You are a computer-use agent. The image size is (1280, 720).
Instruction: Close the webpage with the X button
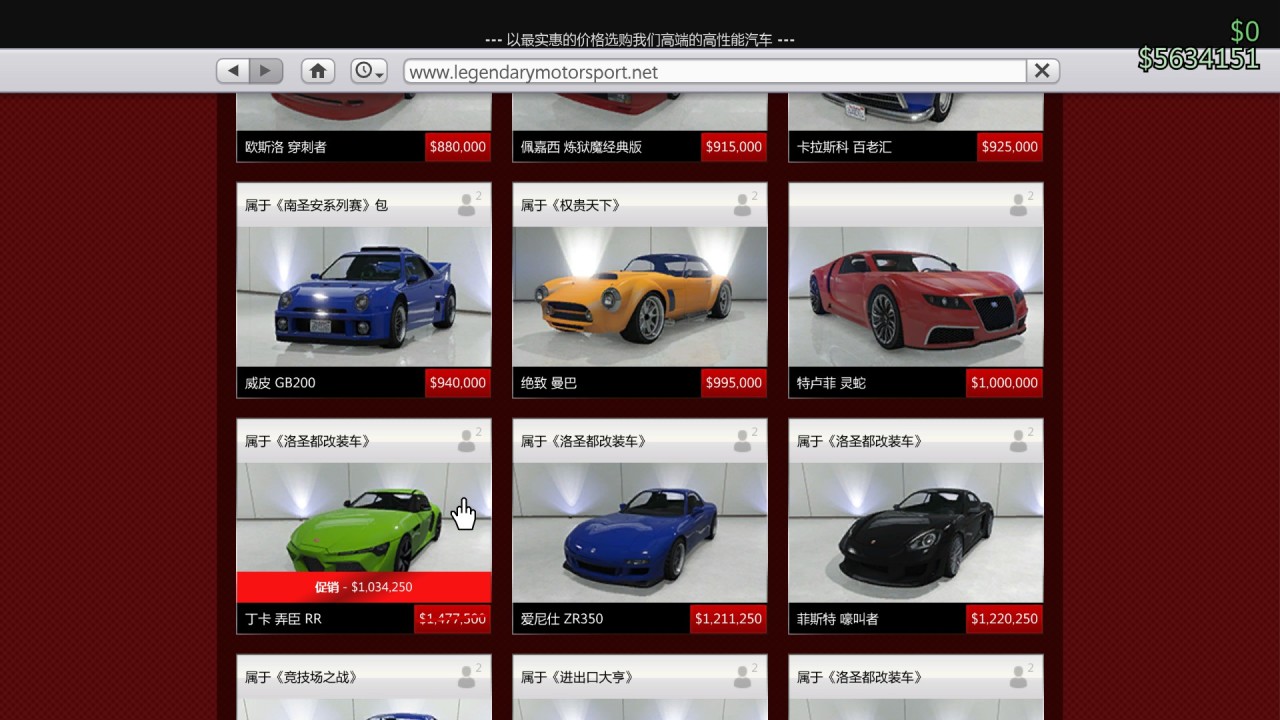point(1041,71)
